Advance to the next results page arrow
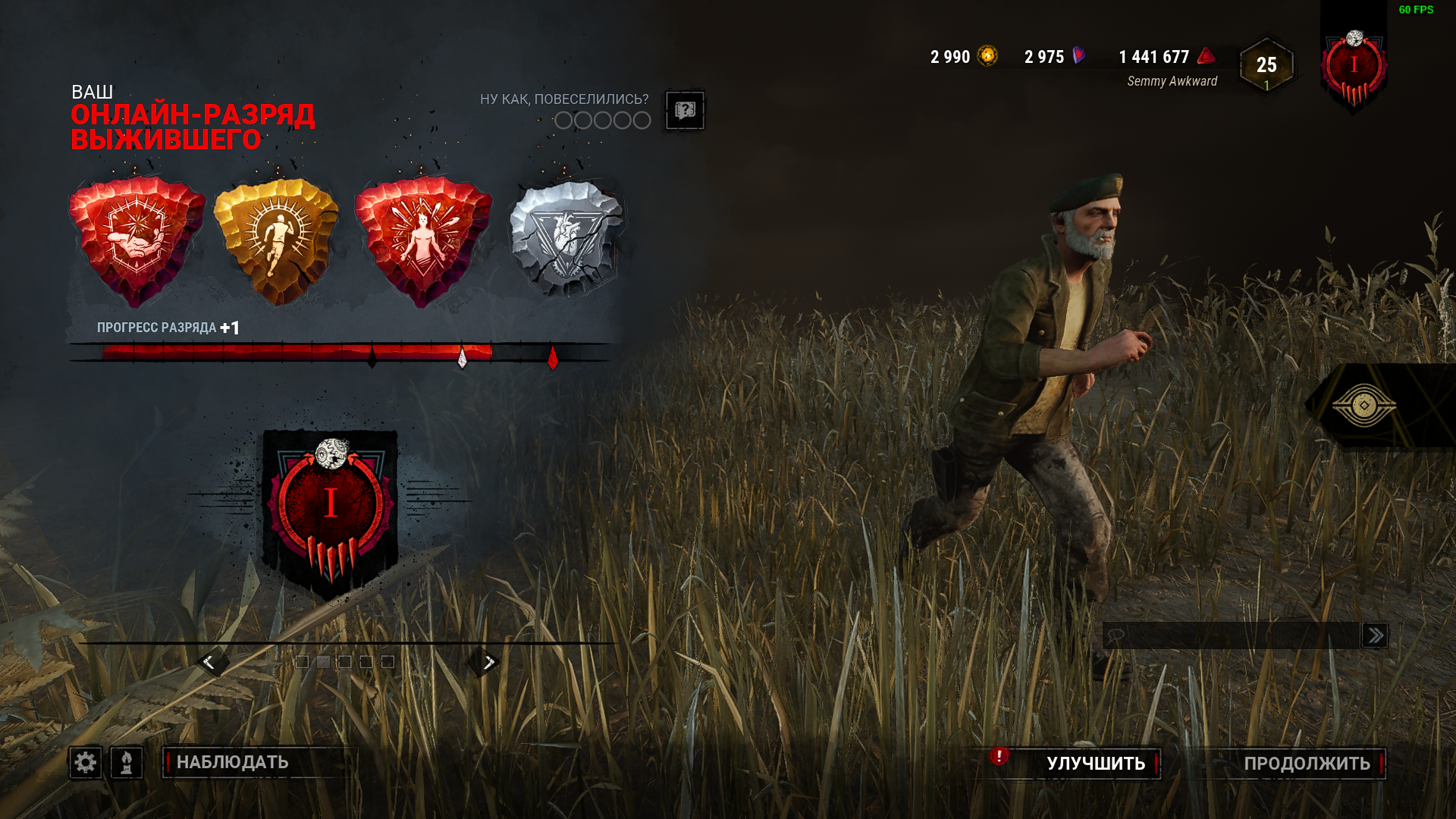This screenshot has height=819, width=1456. pos(488,662)
